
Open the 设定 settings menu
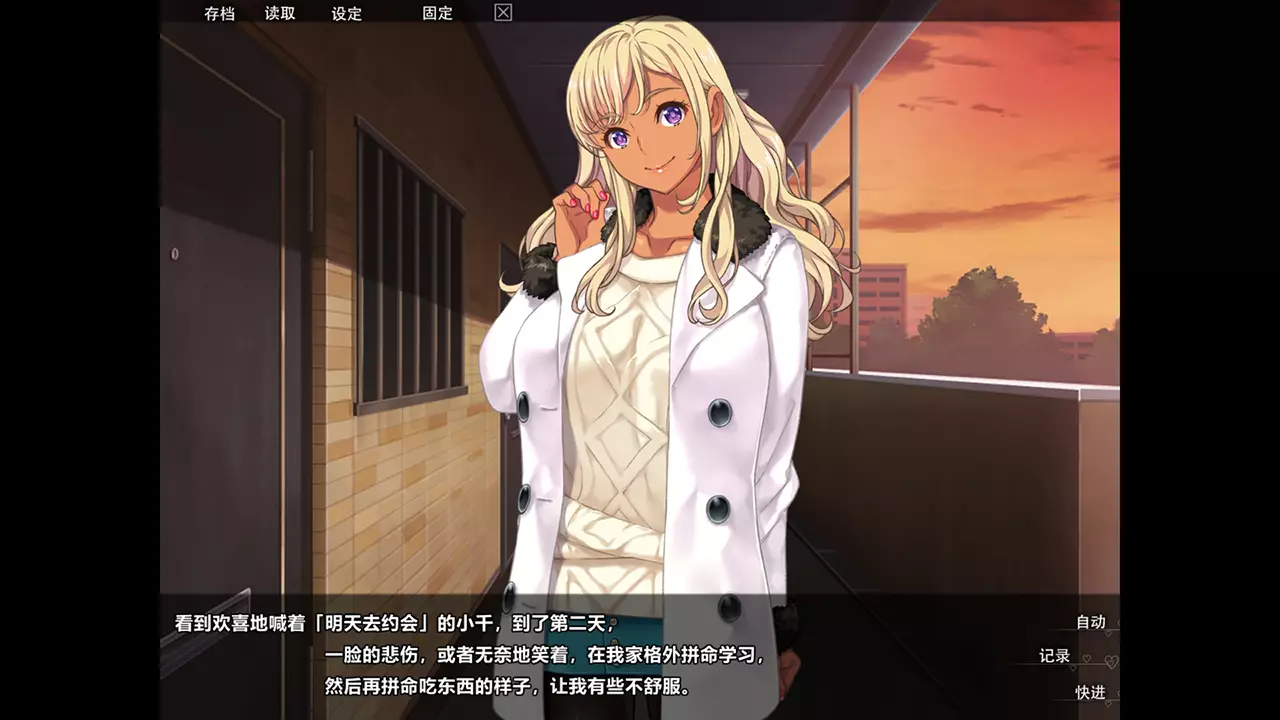point(345,13)
